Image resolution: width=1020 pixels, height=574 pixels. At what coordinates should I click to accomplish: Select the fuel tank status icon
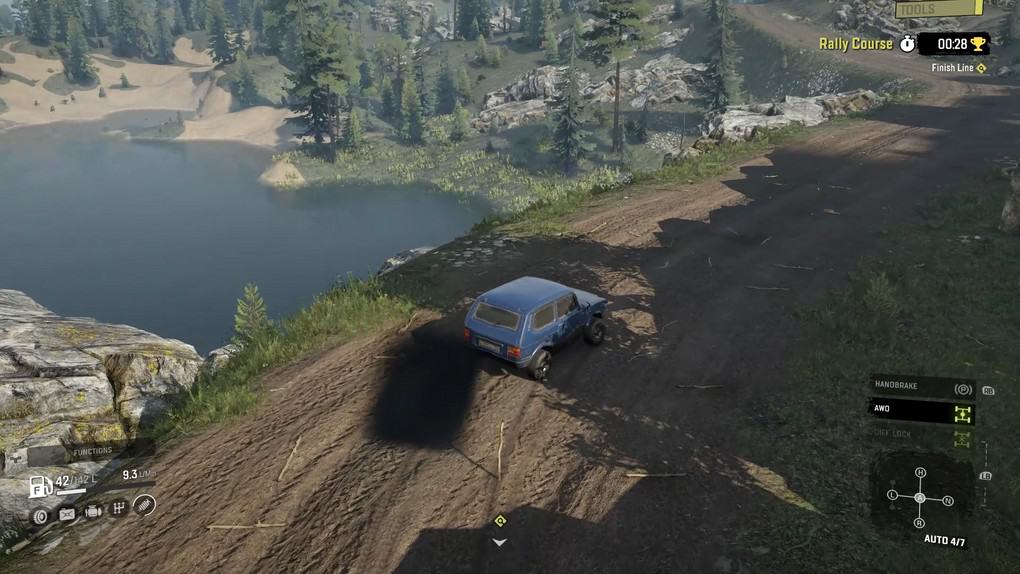[67, 514]
